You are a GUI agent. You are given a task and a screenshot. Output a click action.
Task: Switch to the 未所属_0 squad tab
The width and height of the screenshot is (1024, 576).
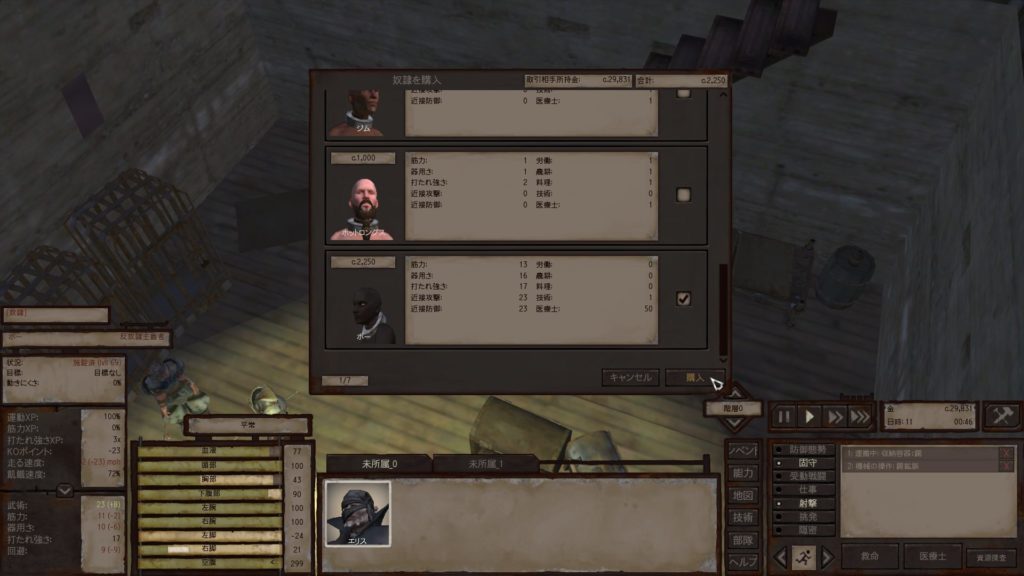coord(379,464)
